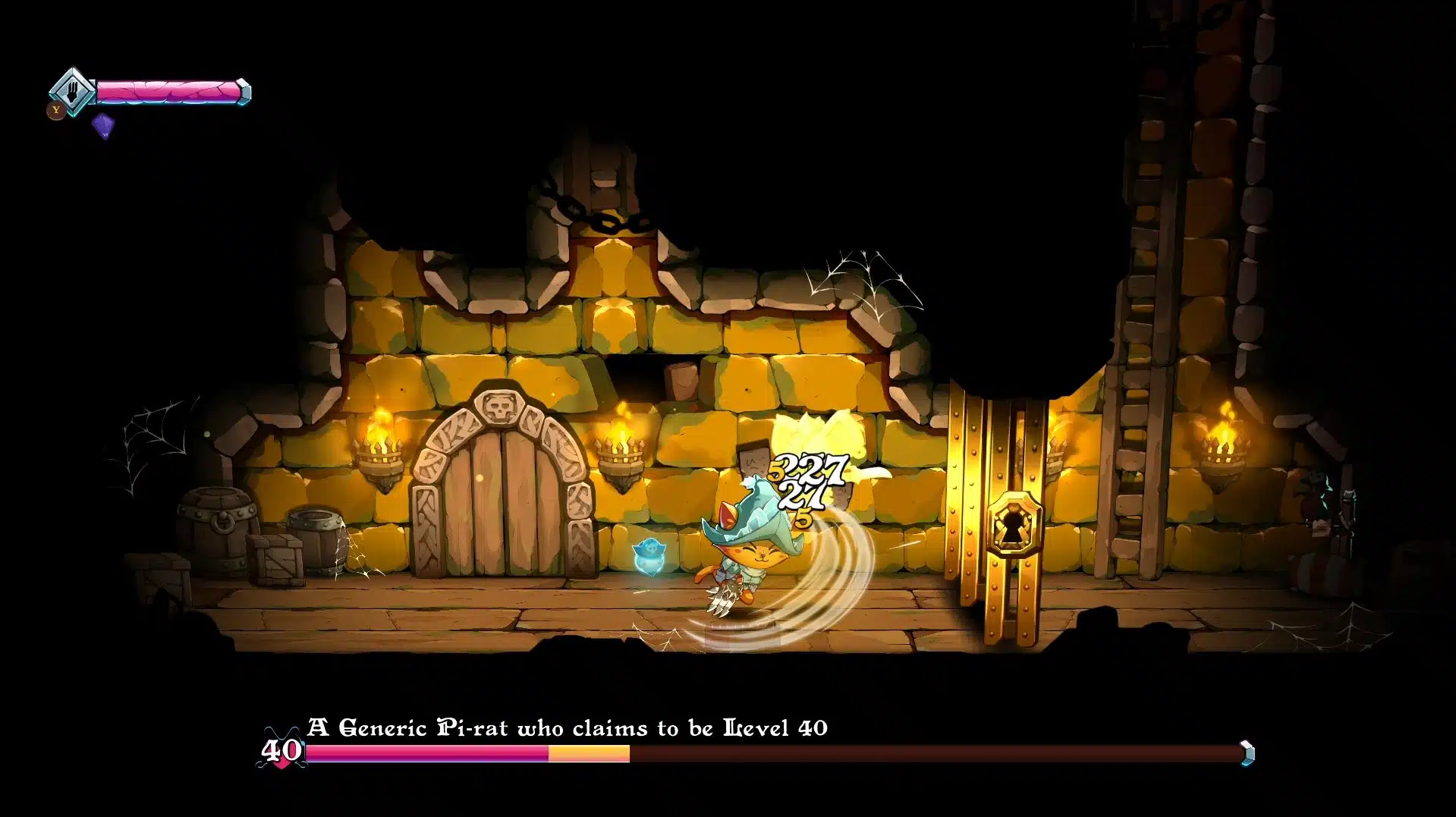Click the keyhole on the golden door

1015,525
